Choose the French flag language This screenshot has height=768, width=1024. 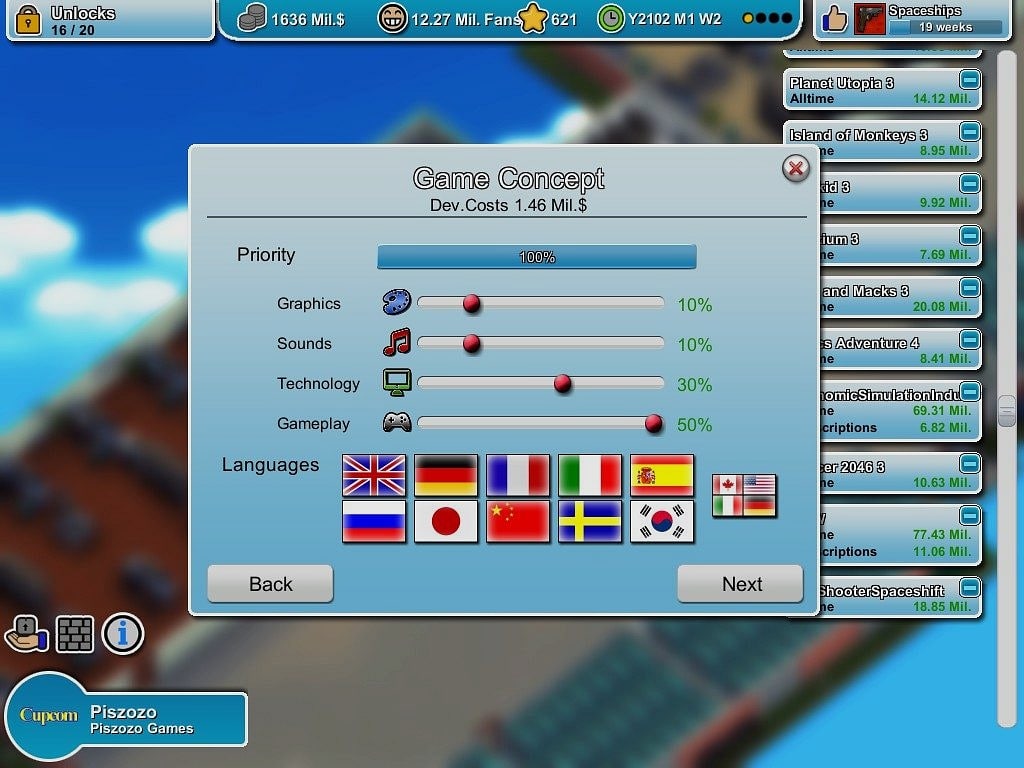[518, 476]
